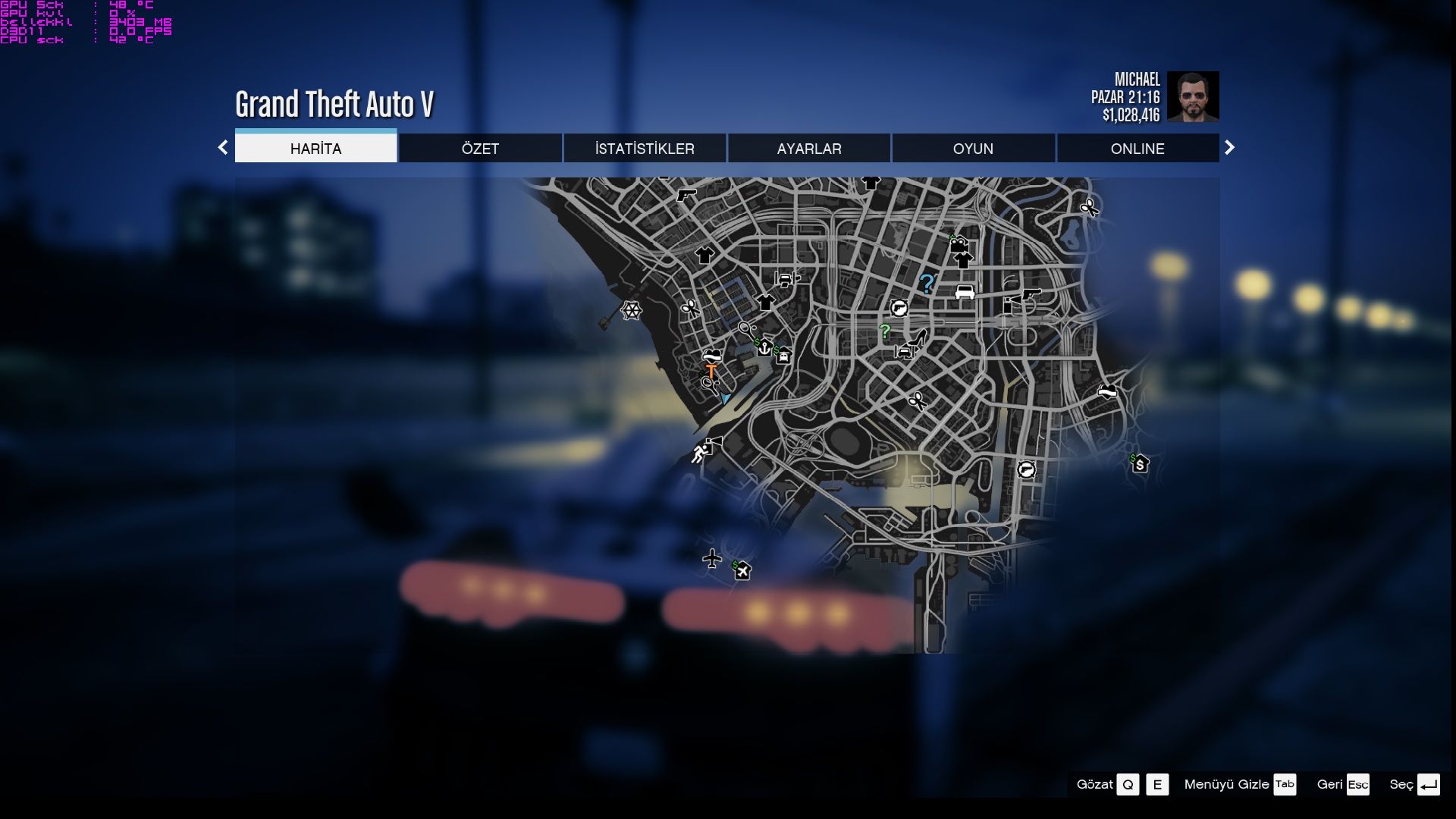This screenshot has width=1456, height=819.
Task: Open the ONLINE tab
Action: (x=1137, y=149)
